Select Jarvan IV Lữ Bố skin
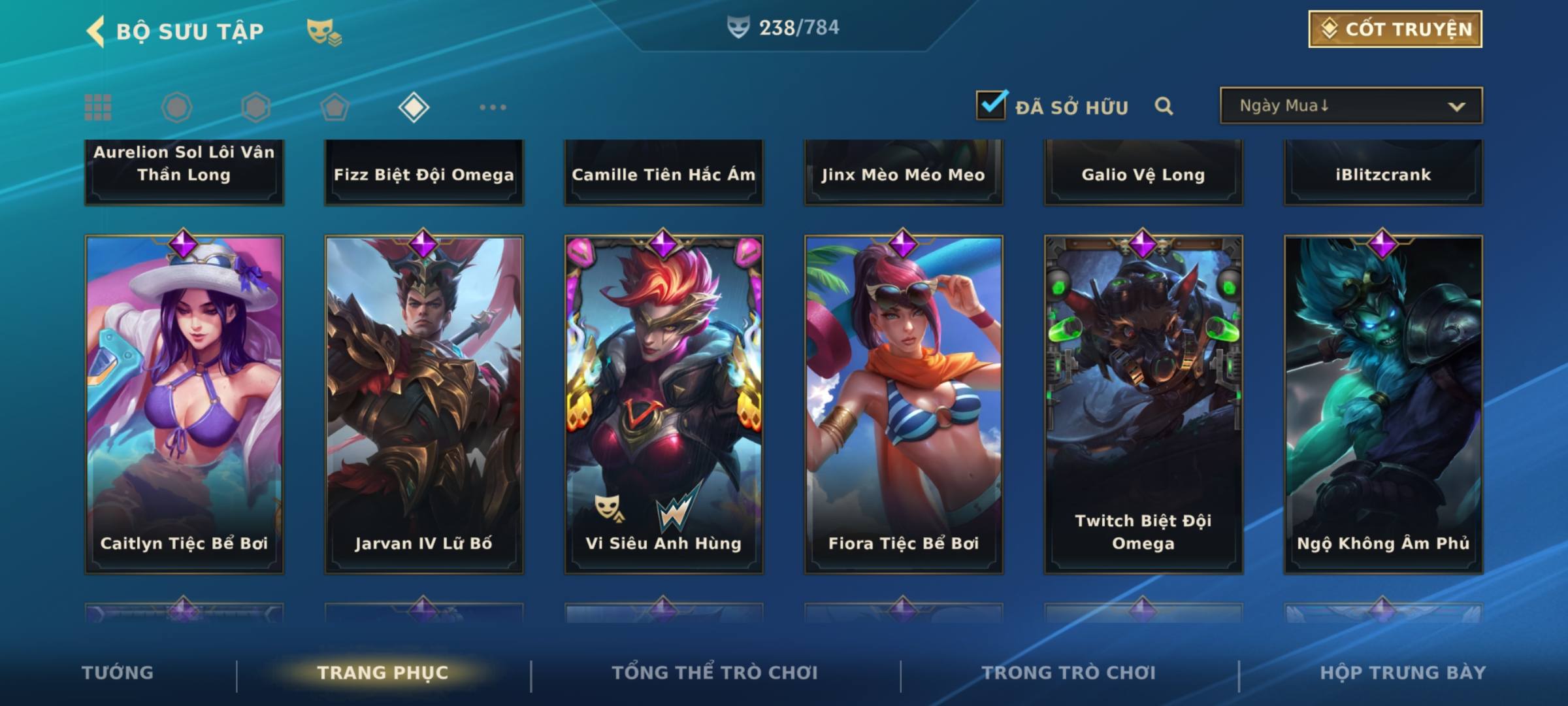Screen dimensions: 1568x706 pyautogui.click(x=424, y=404)
